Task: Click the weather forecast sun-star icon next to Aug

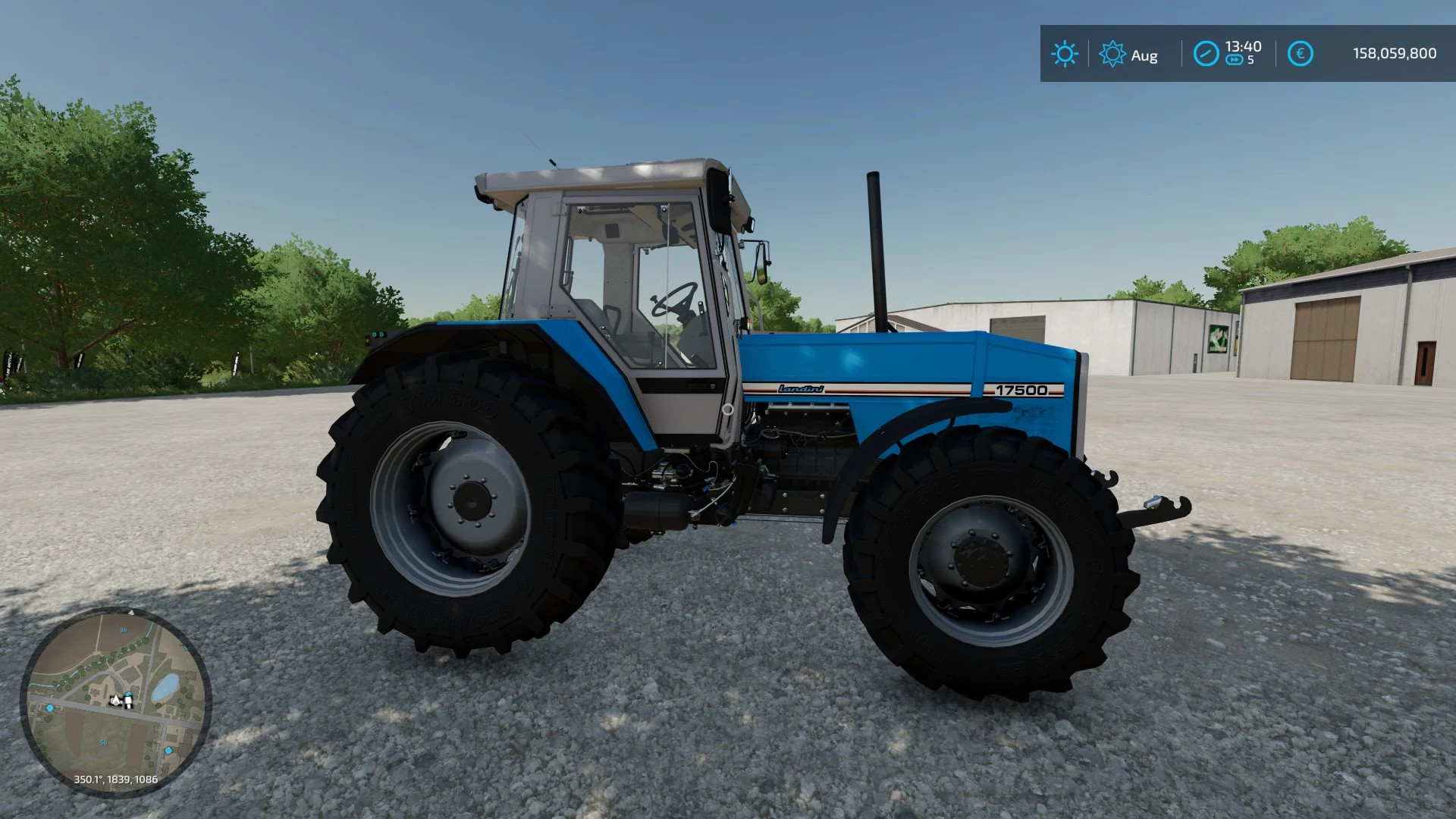Action: tap(1112, 53)
